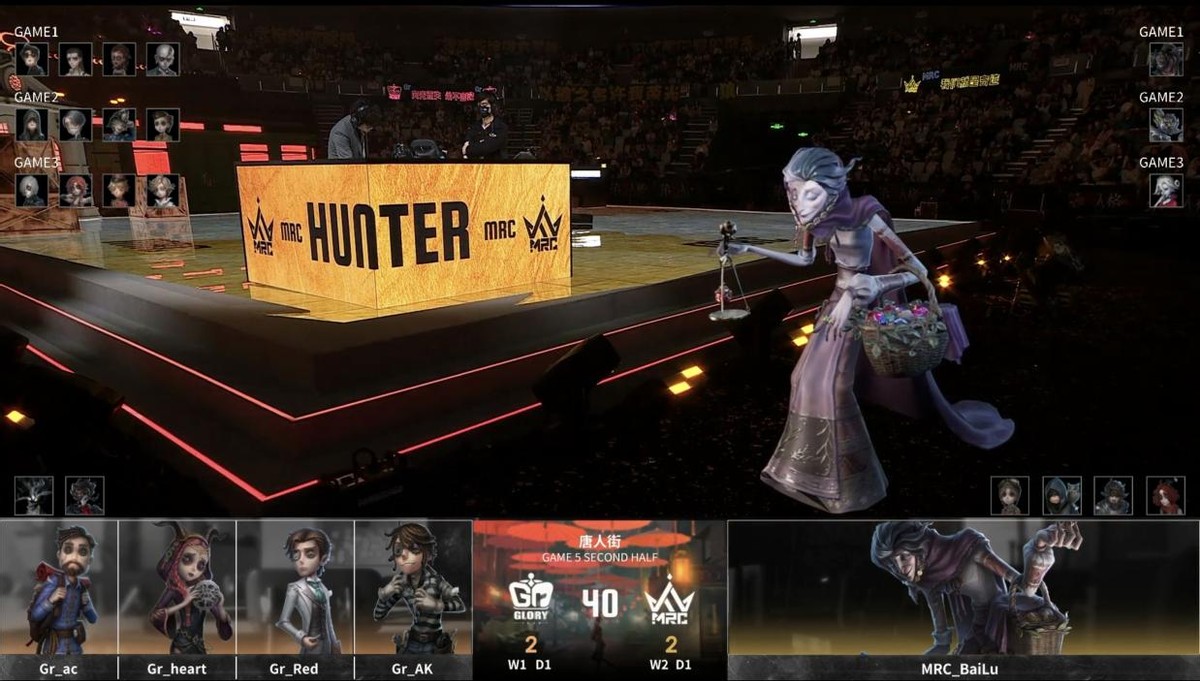Select the bald survivor portrait in GAME1 row

click(162, 59)
